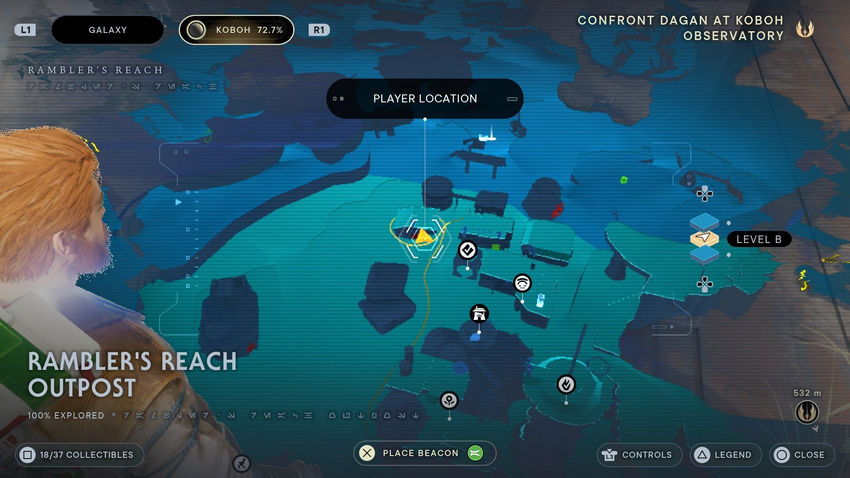Choose the lower map level layer
This screenshot has width=850, height=478.
(705, 256)
